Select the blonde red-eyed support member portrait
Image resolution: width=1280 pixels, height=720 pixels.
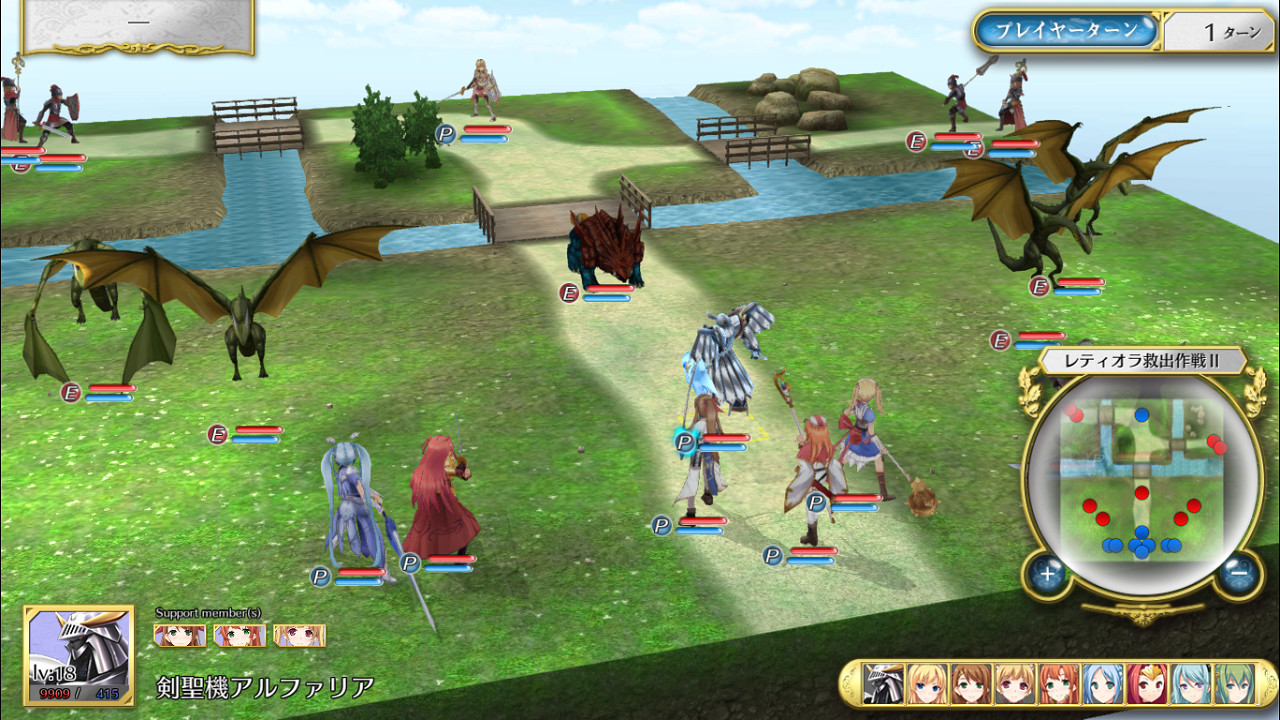(x=299, y=635)
